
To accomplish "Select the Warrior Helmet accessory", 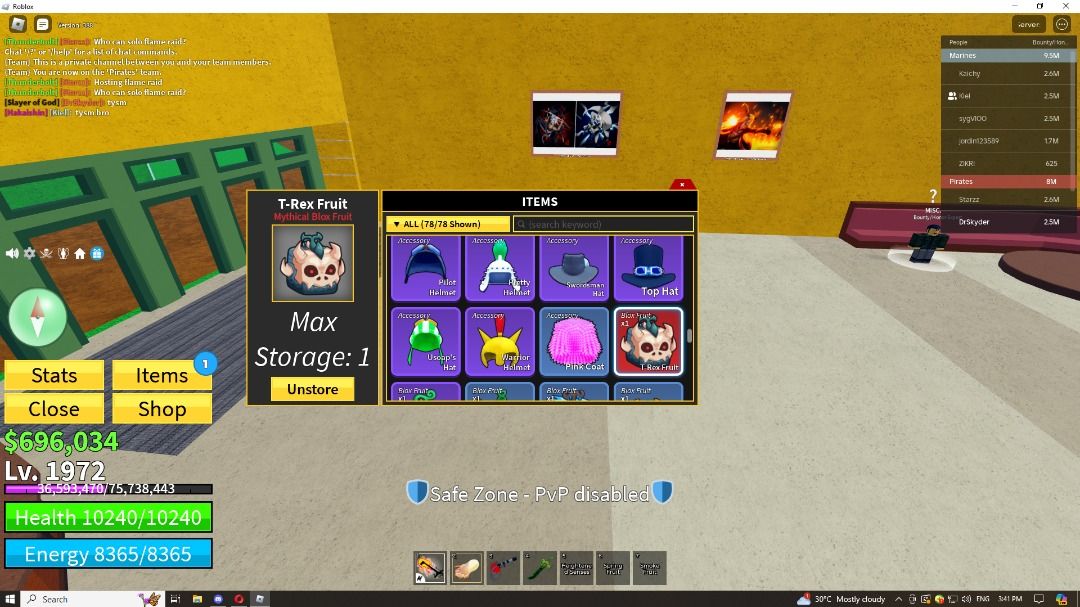I will pos(500,342).
